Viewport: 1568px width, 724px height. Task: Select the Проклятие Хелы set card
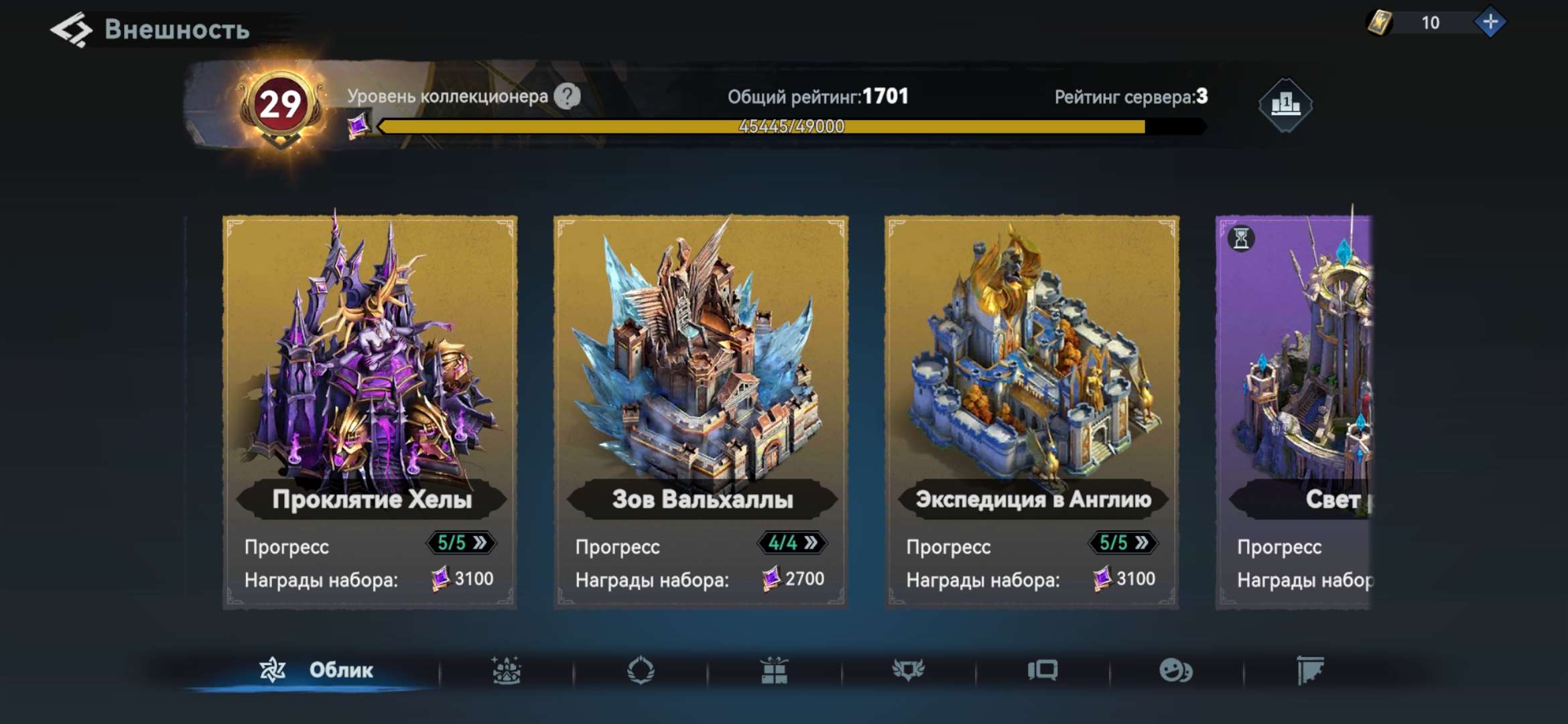coord(369,375)
